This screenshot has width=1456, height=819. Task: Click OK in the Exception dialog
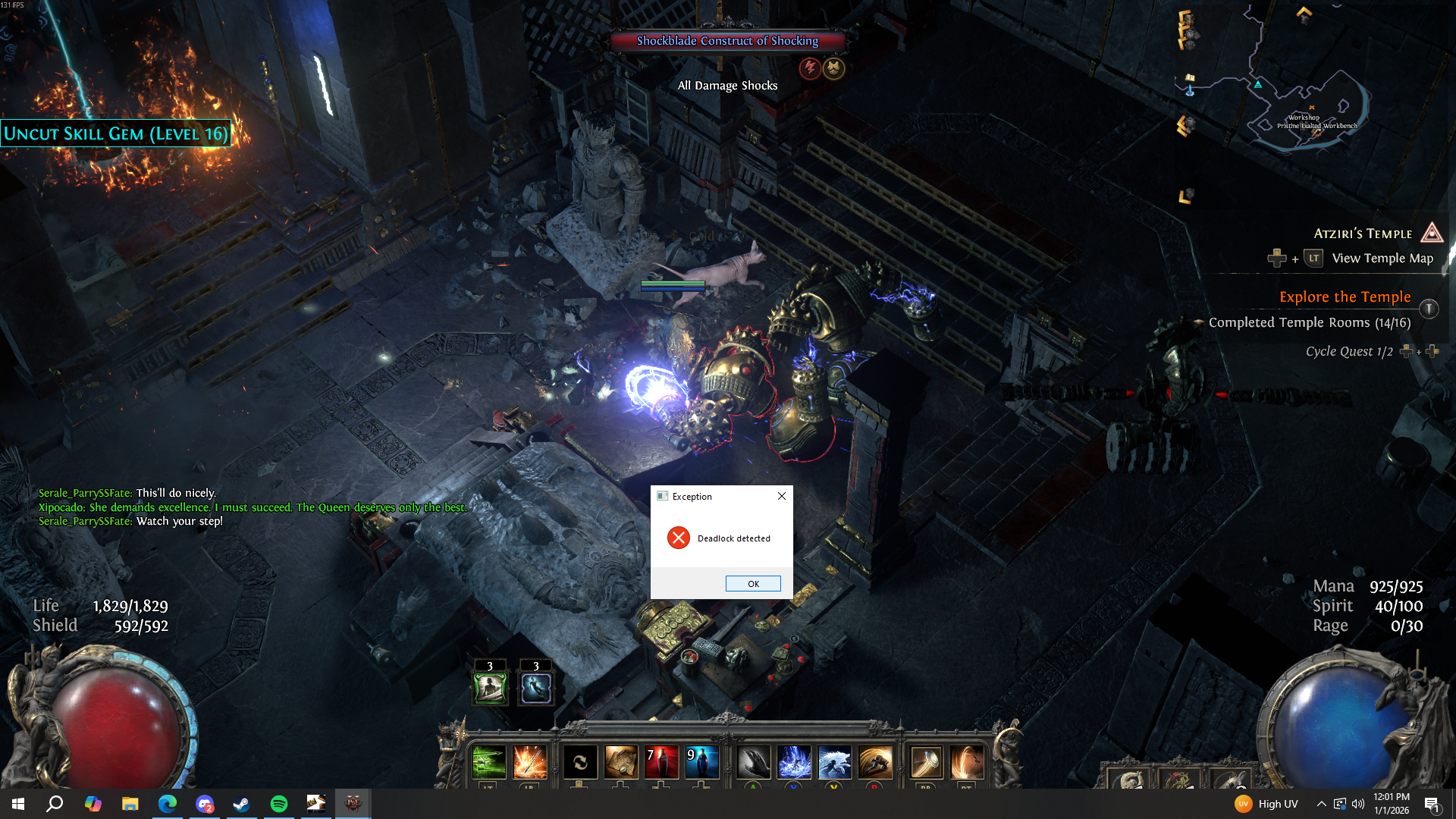[753, 583]
